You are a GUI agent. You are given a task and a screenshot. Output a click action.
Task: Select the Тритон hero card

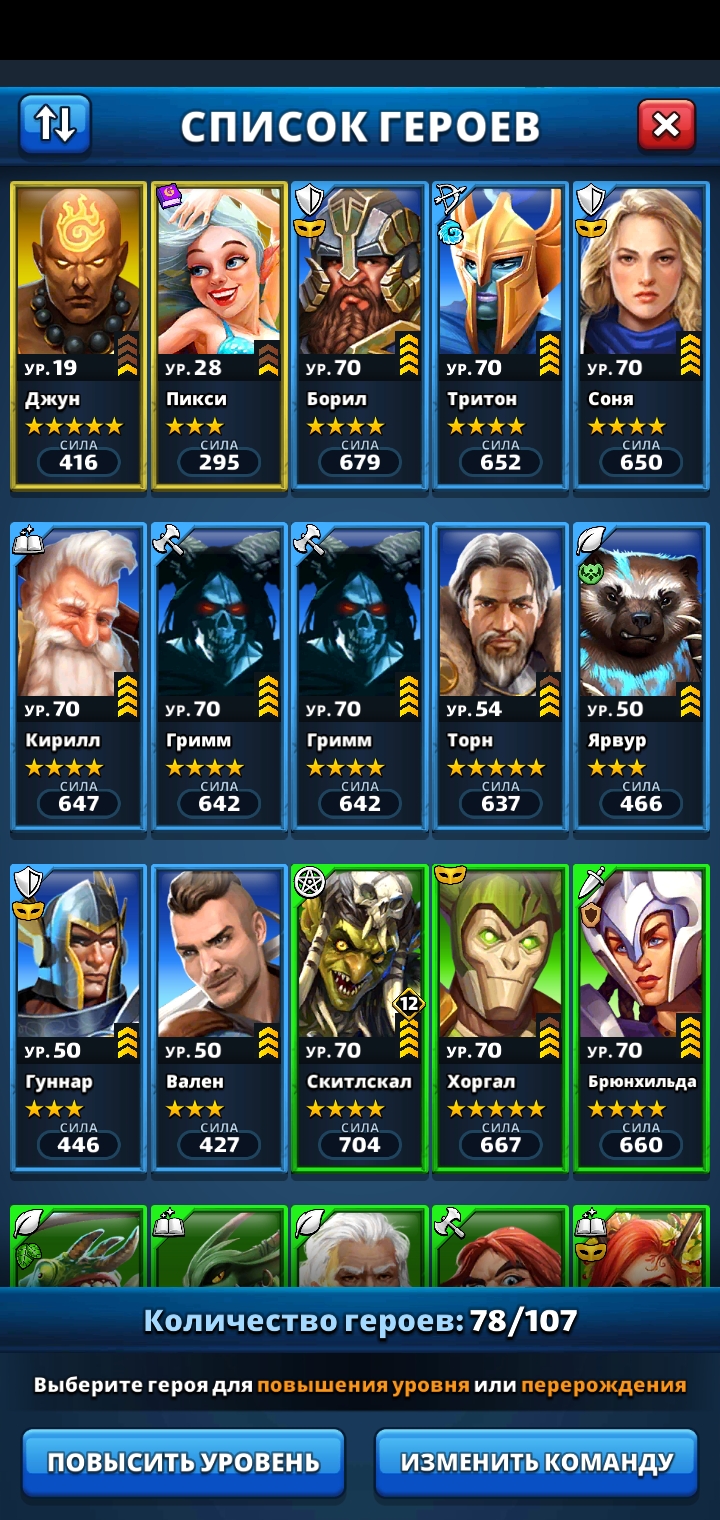[x=500, y=335]
